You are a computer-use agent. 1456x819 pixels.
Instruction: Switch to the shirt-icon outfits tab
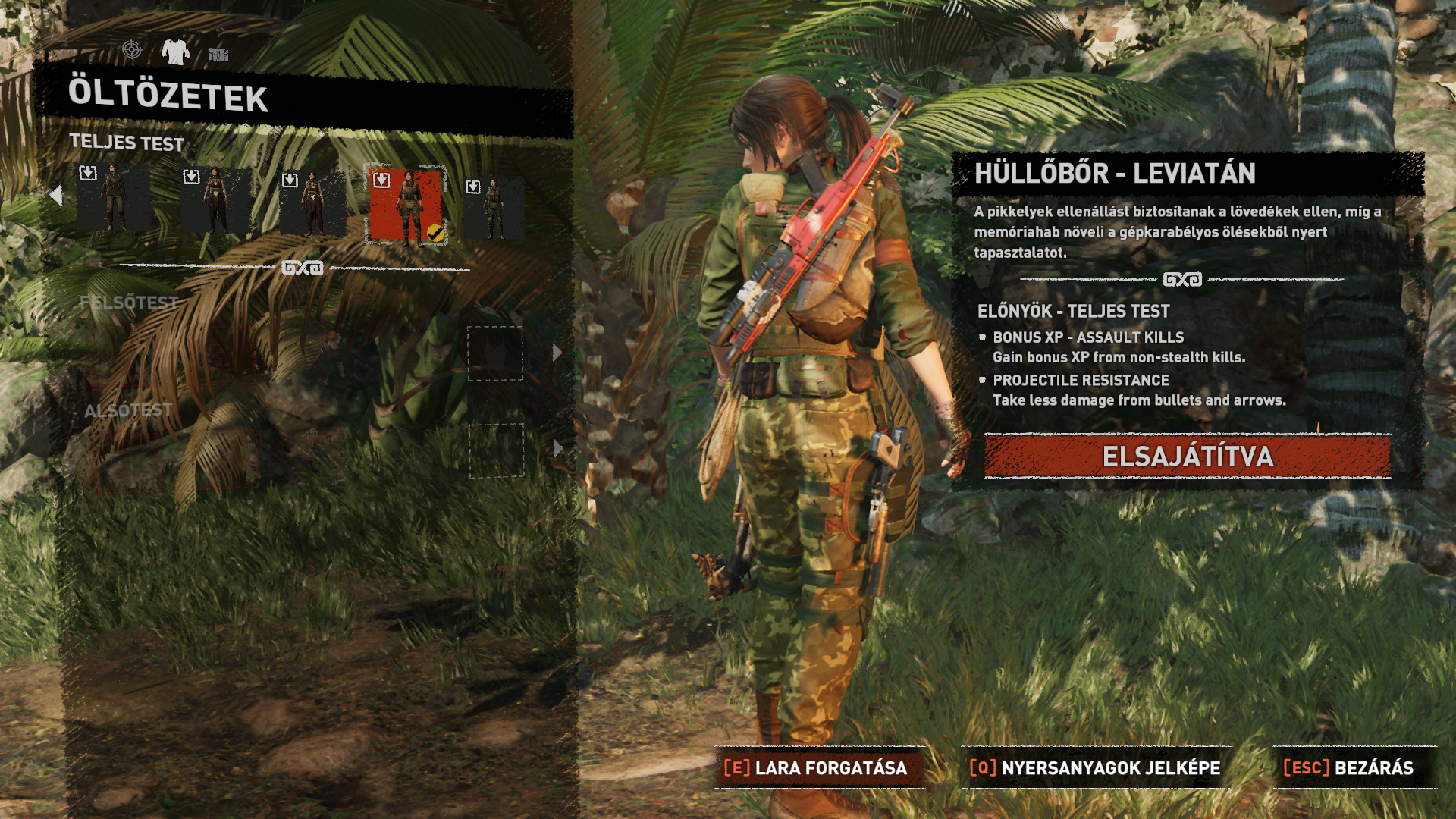click(175, 52)
